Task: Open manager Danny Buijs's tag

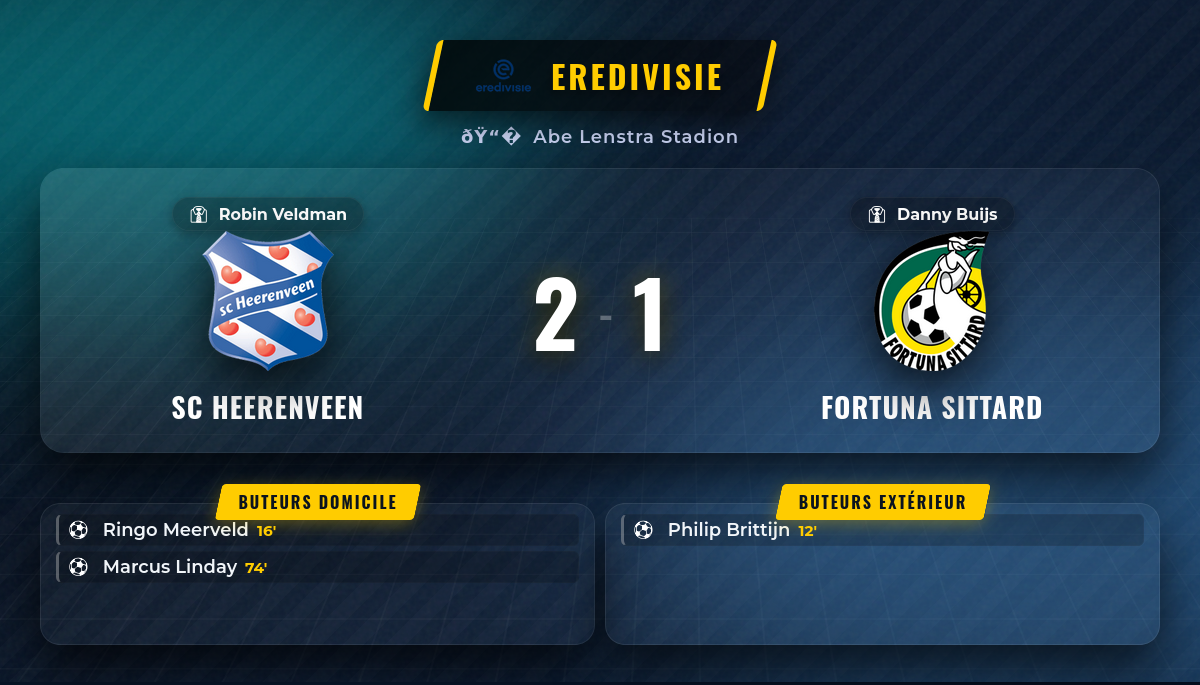Action: (932, 214)
